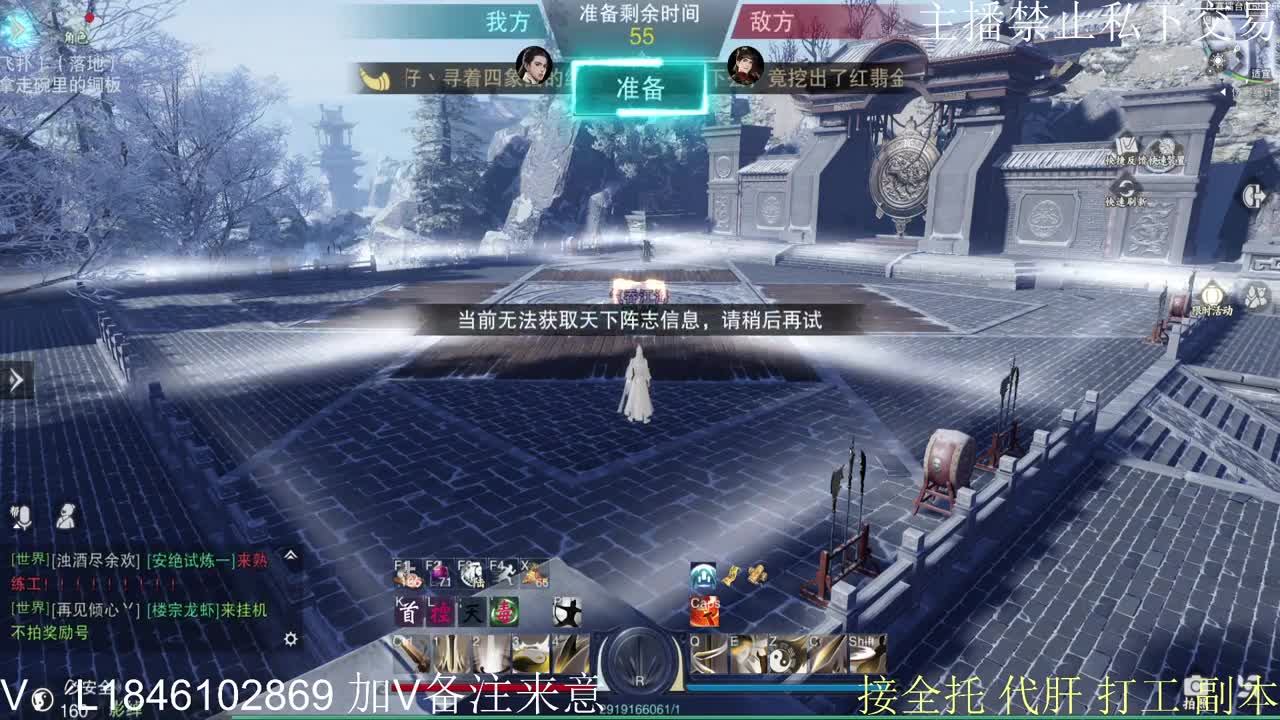Expand the water-drop drops icon near 限时活动
This screenshot has height=720, width=1280.
(1255, 294)
